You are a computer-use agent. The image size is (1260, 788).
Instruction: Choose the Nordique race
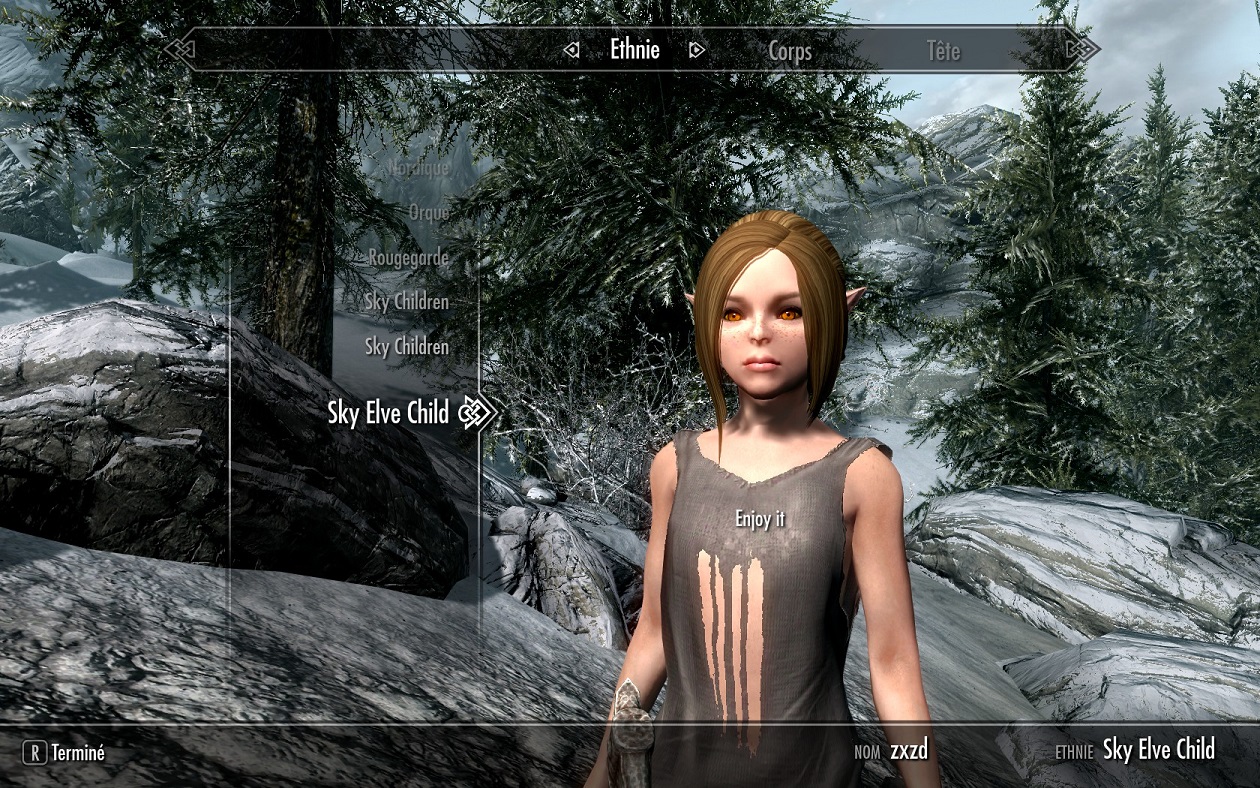(x=418, y=168)
